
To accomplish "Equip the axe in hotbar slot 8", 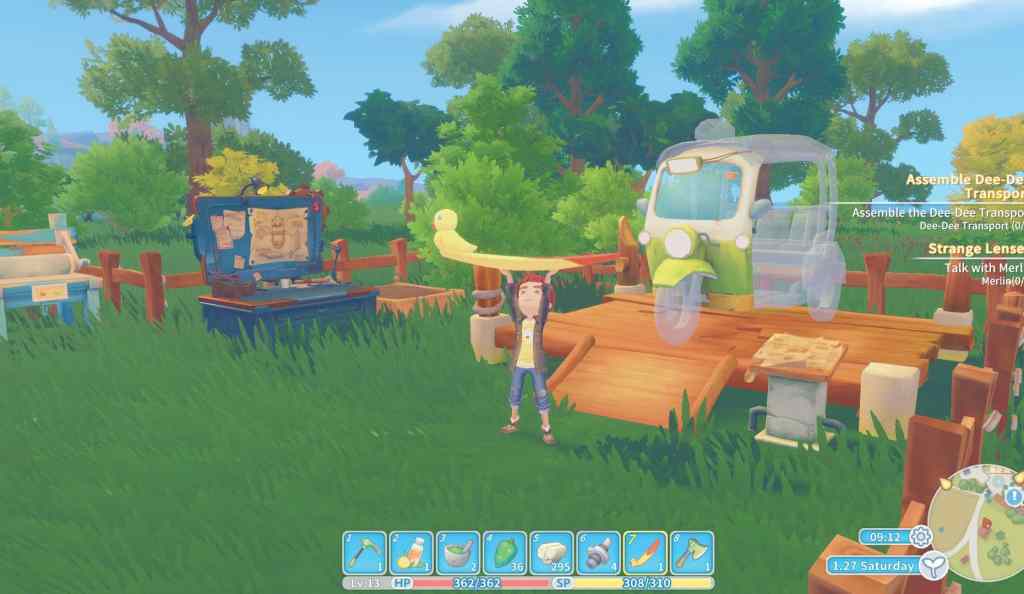I will tap(692, 552).
